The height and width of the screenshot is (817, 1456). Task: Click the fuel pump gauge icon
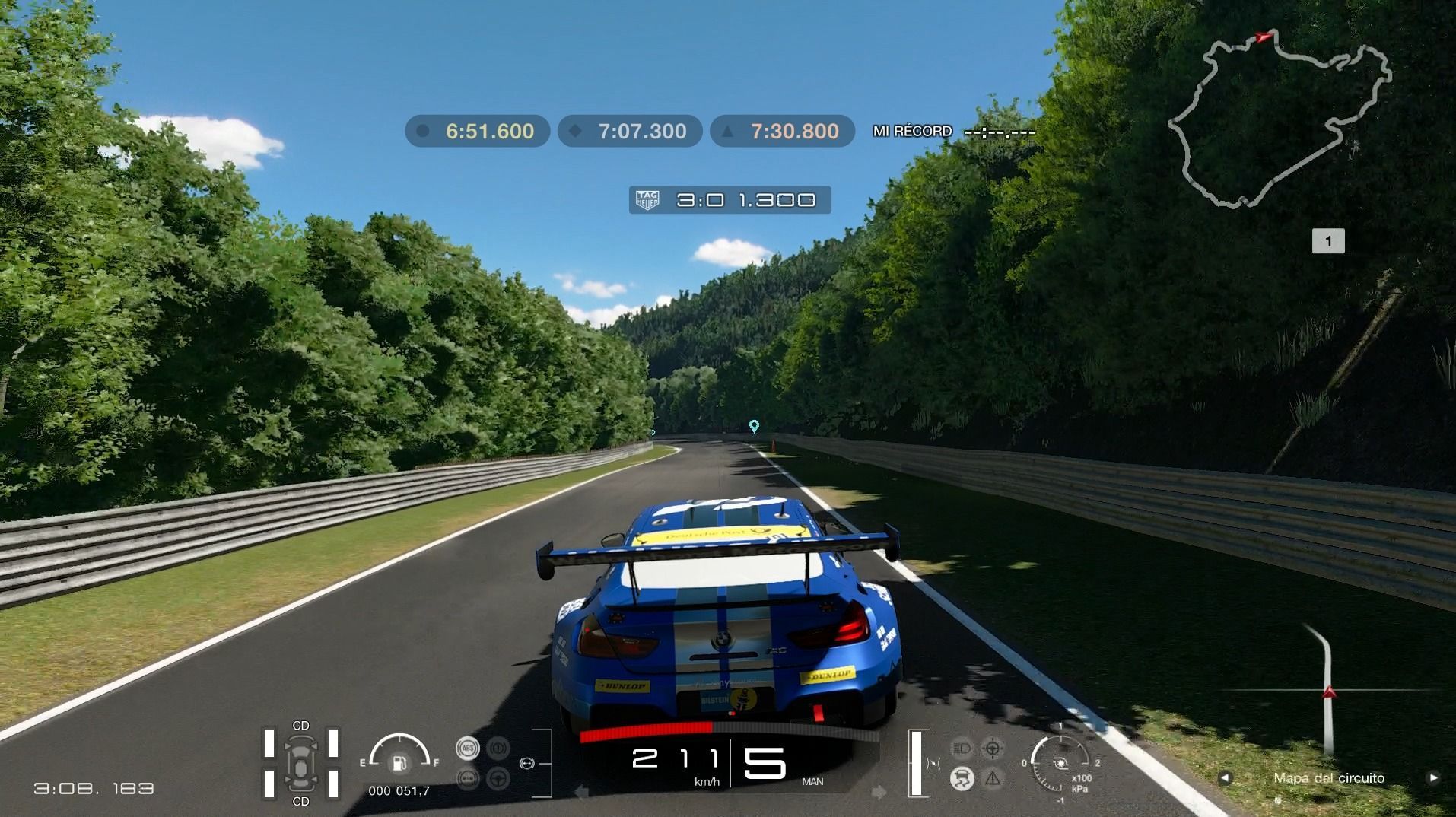point(399,762)
